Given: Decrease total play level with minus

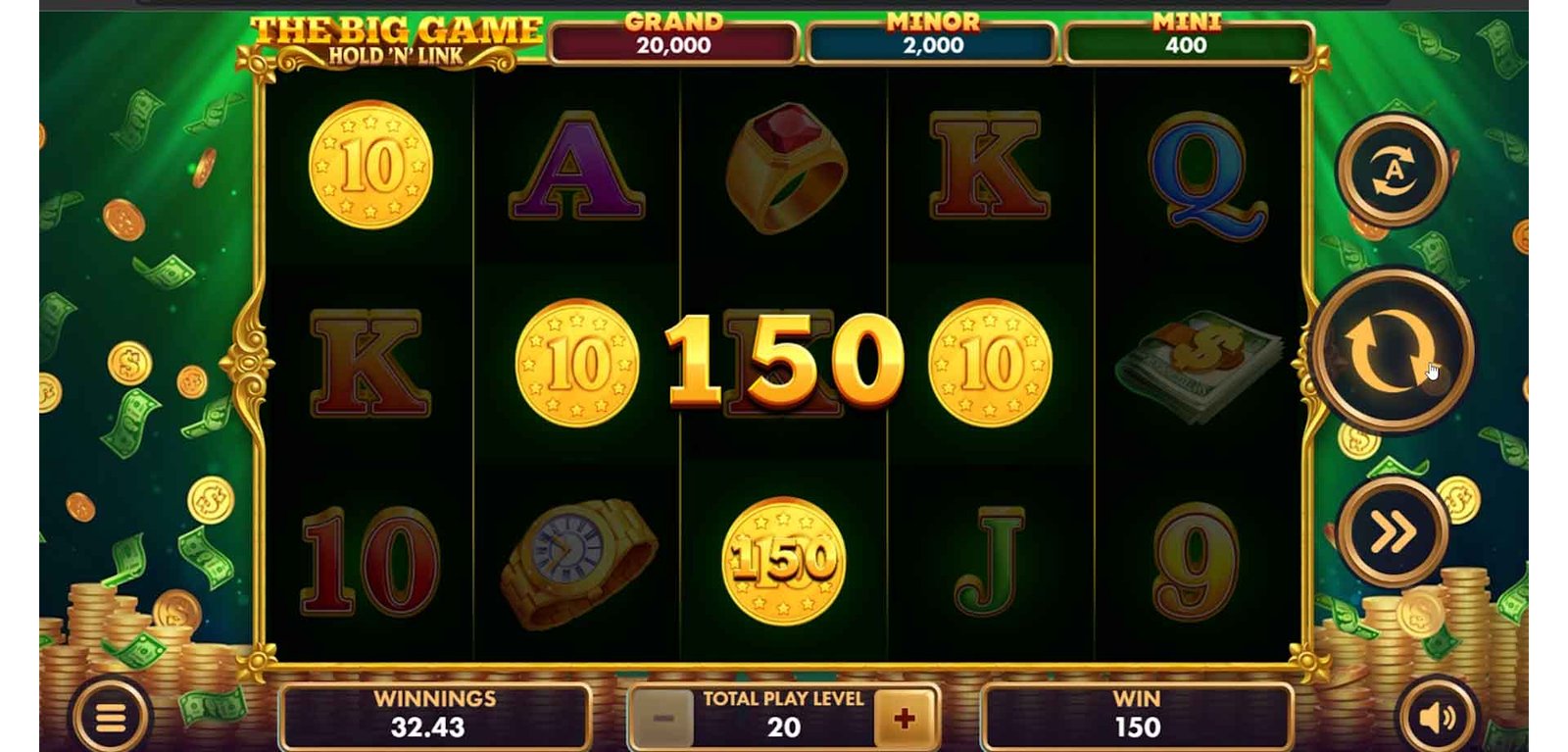Looking at the screenshot, I should pos(663,719).
